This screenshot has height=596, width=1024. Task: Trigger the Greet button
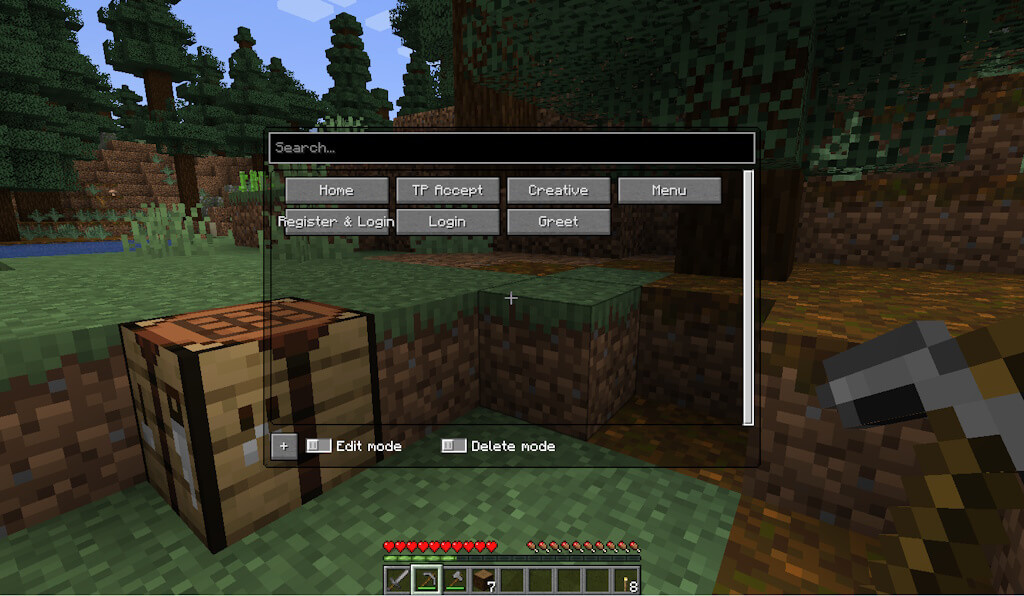558,221
